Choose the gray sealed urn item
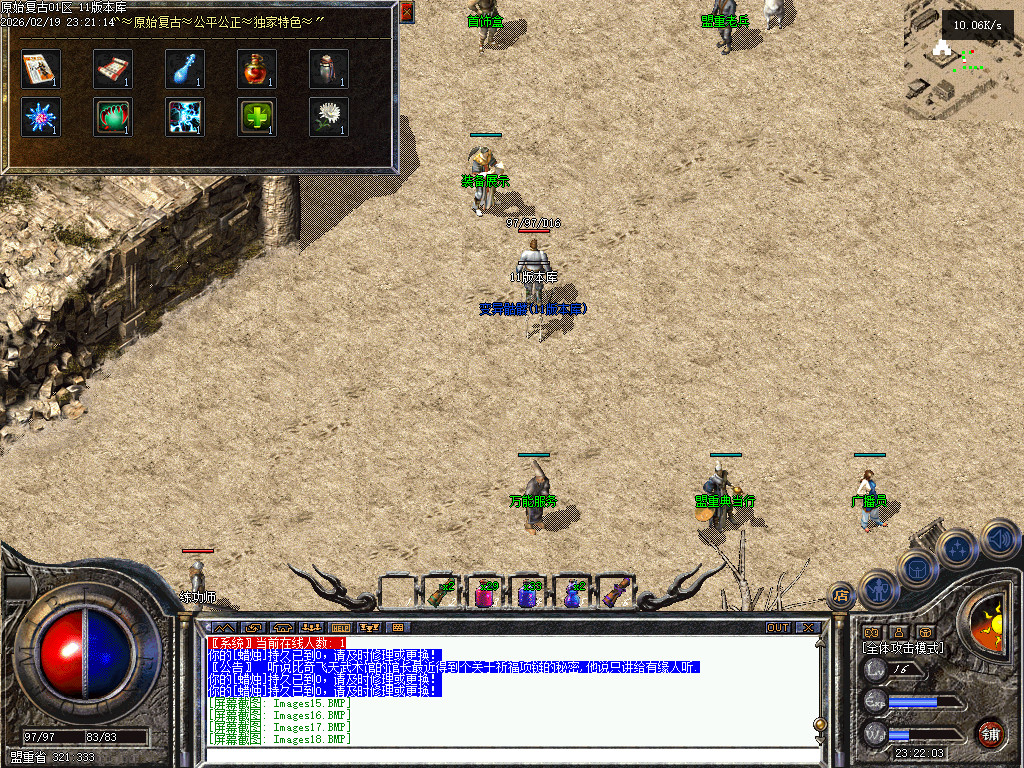The height and width of the screenshot is (768, 1024). [x=329, y=68]
